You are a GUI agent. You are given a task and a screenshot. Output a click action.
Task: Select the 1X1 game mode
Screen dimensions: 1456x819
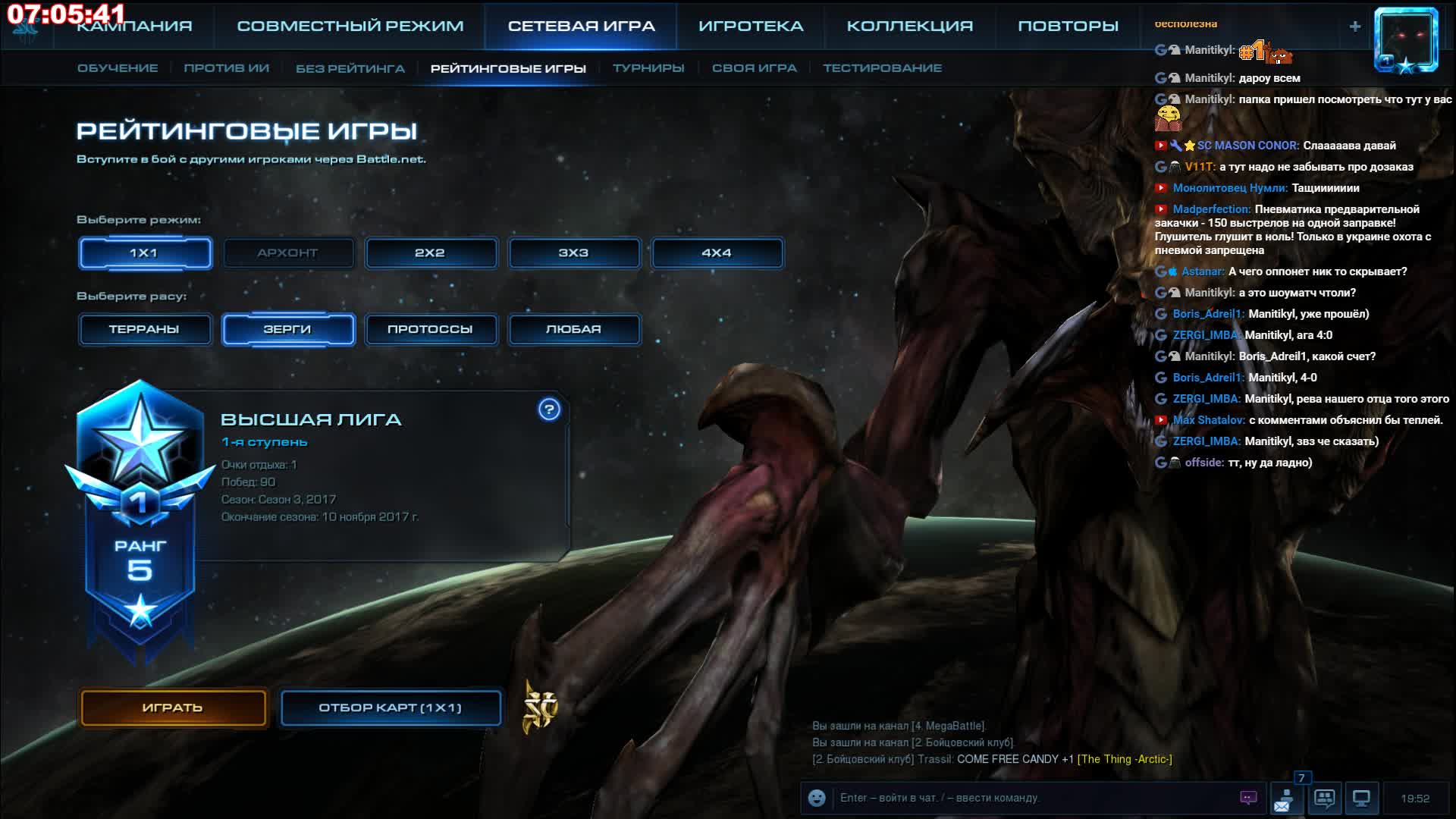click(x=144, y=253)
